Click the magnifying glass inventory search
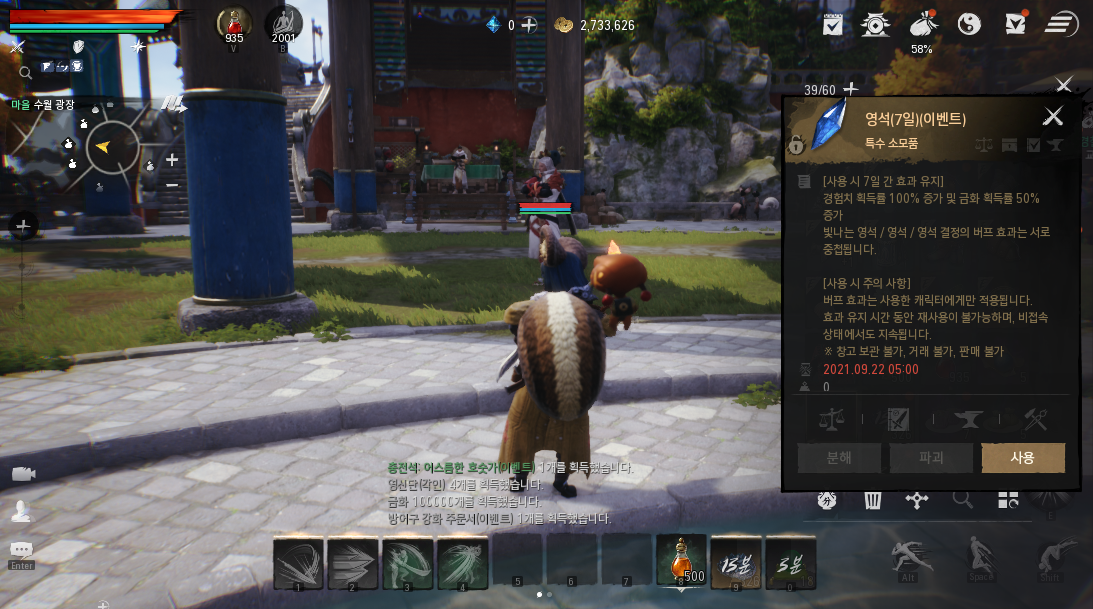Screen dimensions: 1093x609 click(x=962, y=500)
